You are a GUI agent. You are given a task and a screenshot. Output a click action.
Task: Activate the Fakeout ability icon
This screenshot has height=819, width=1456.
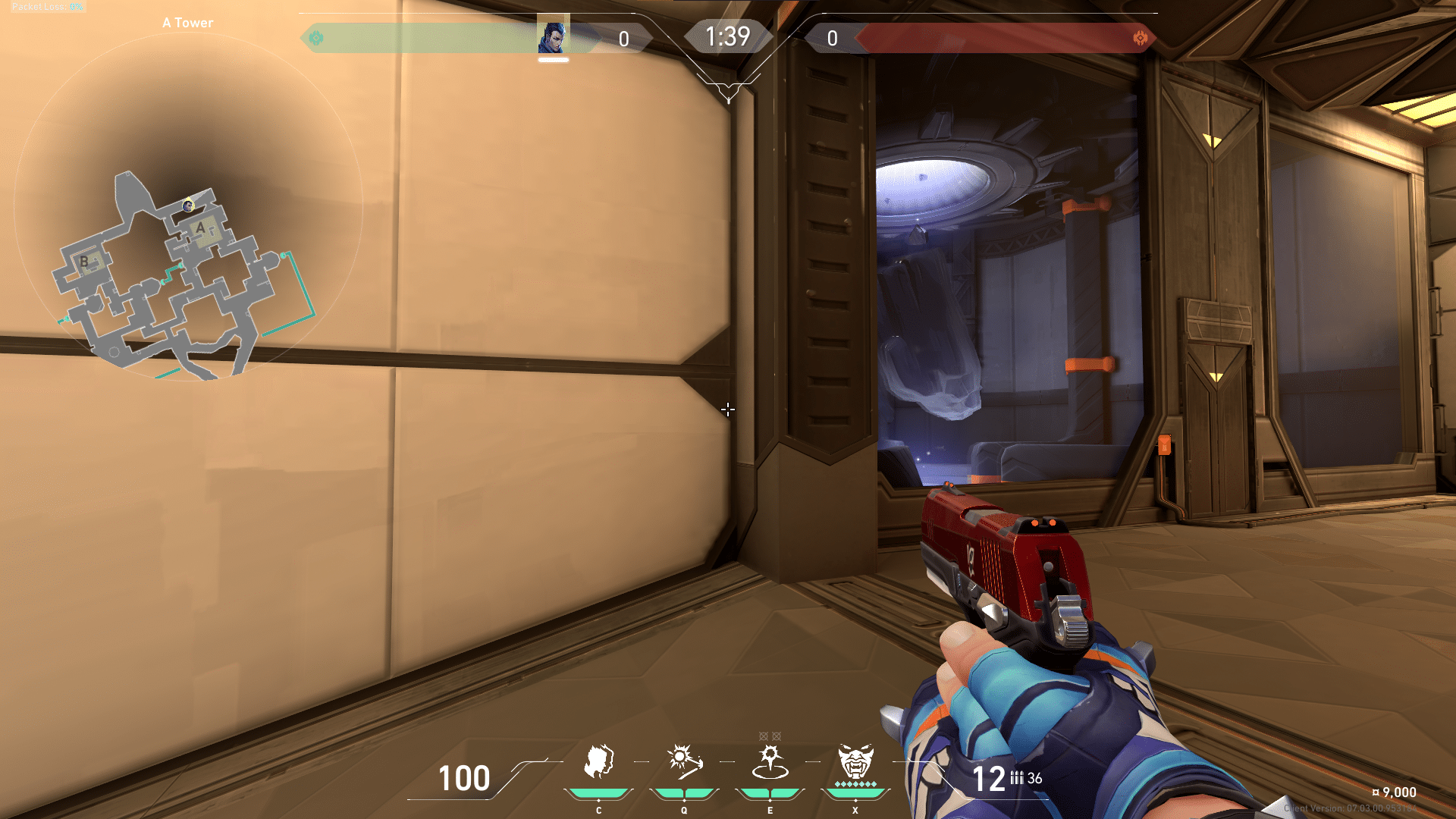pyautogui.click(x=598, y=761)
